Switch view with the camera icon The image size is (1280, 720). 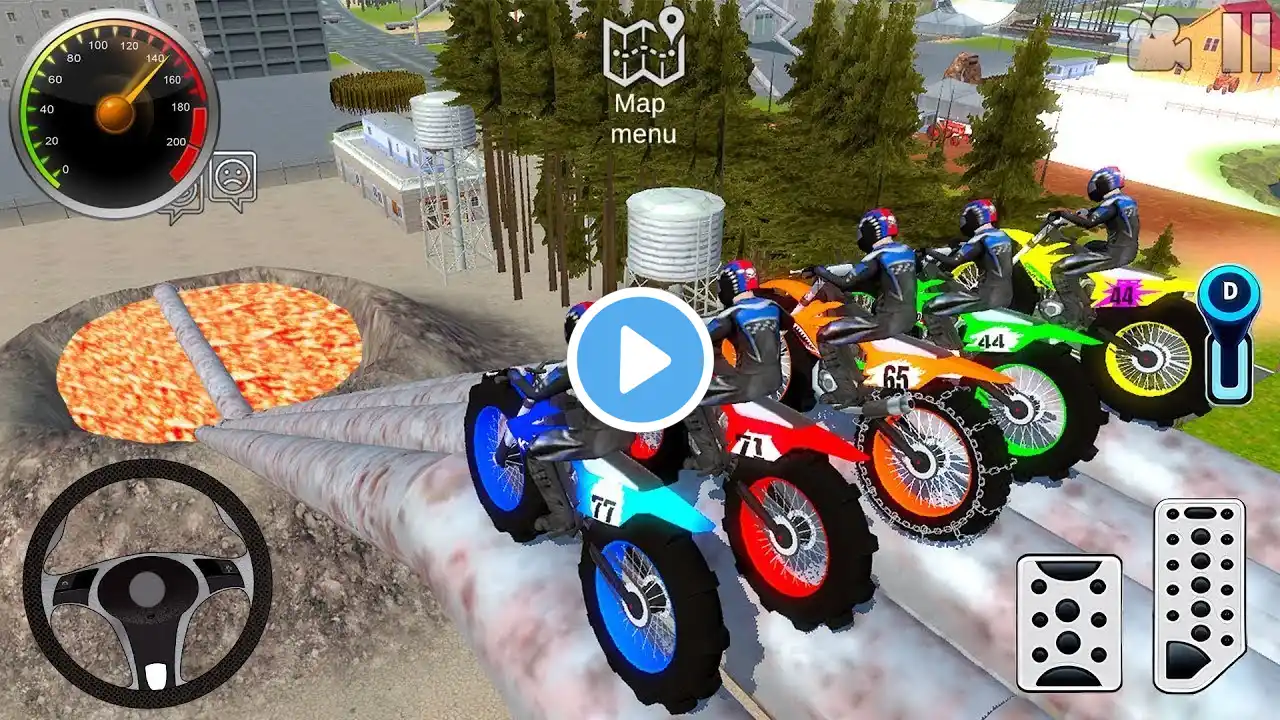click(1157, 43)
